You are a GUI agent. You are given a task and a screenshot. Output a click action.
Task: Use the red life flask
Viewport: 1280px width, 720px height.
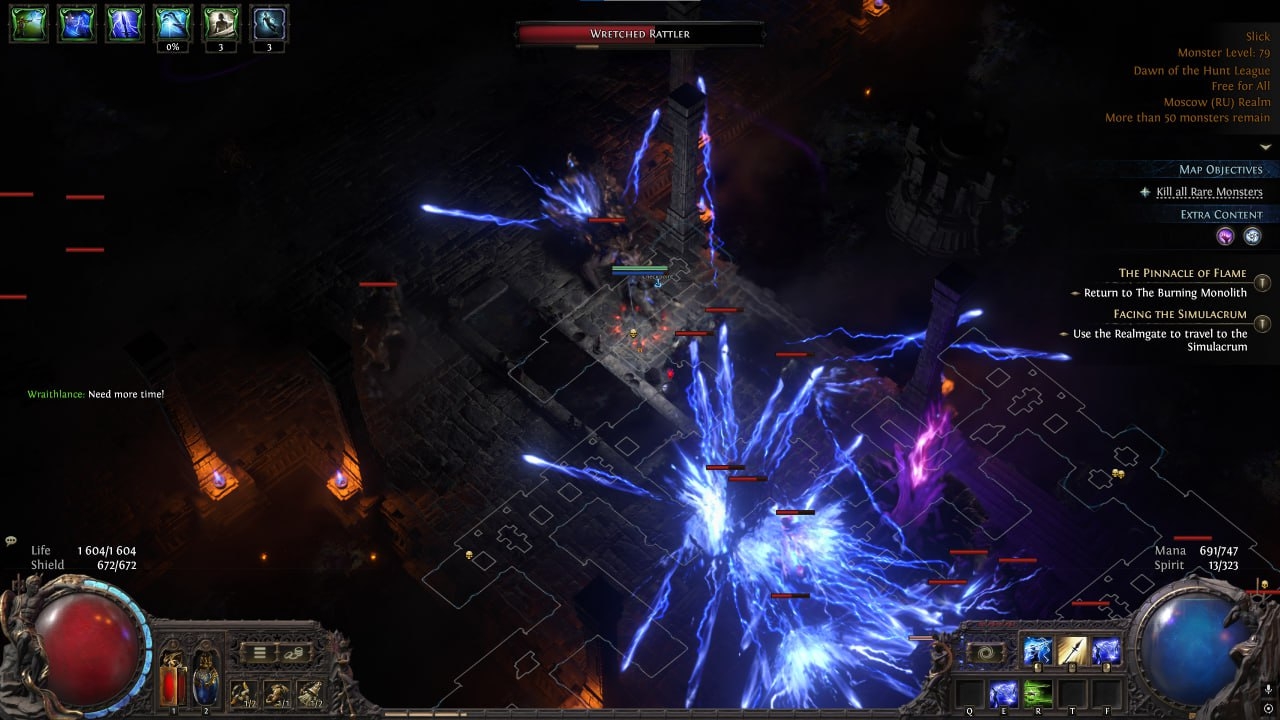(x=173, y=675)
